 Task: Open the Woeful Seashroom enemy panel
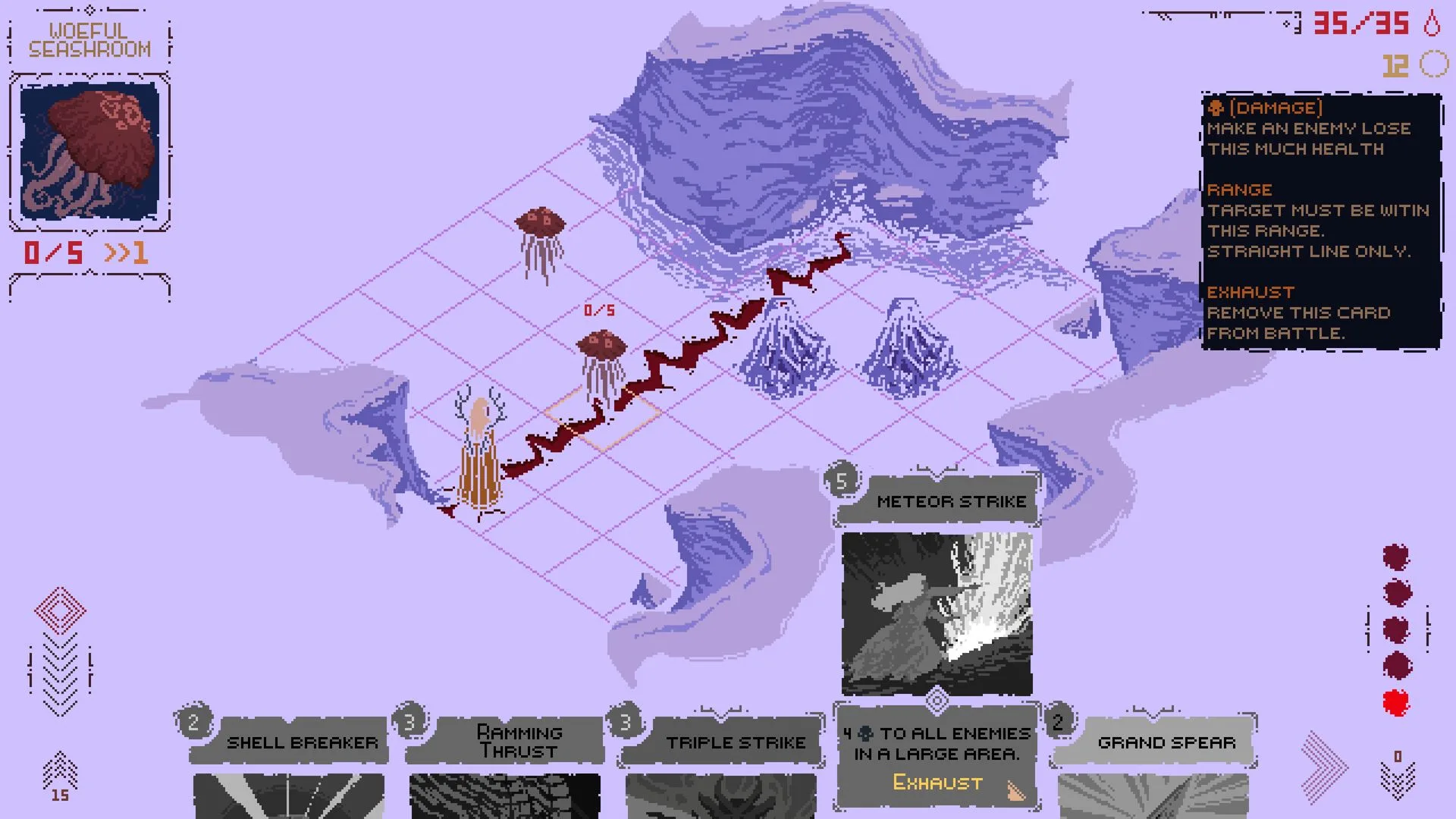89,144
